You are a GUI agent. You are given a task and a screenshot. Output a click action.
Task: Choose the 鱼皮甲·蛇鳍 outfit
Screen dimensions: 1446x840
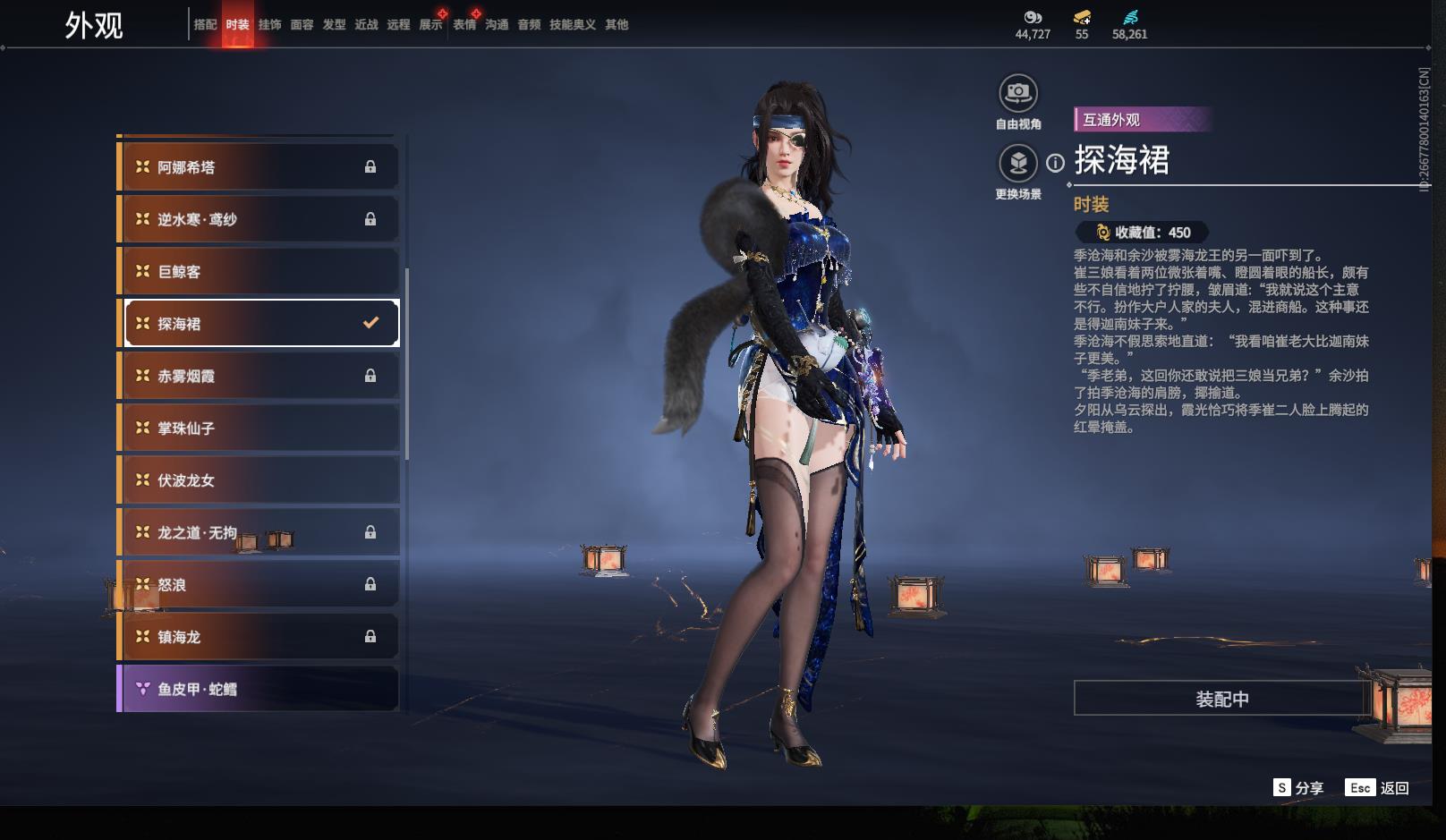(x=259, y=689)
